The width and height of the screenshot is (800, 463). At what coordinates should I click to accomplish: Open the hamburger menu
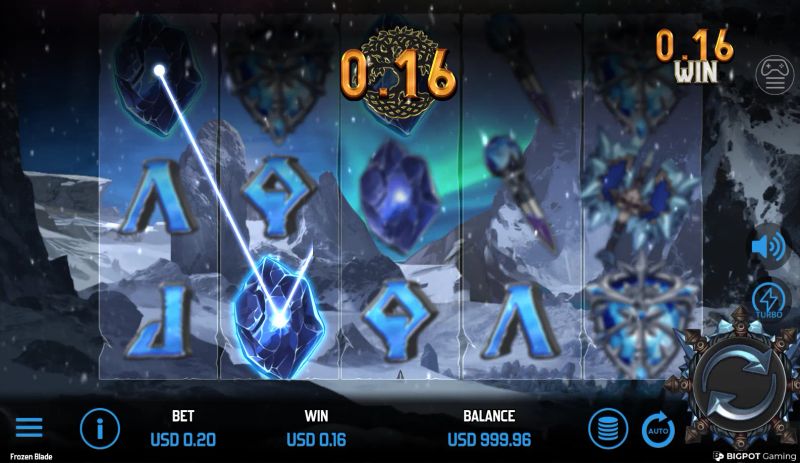coord(29,428)
